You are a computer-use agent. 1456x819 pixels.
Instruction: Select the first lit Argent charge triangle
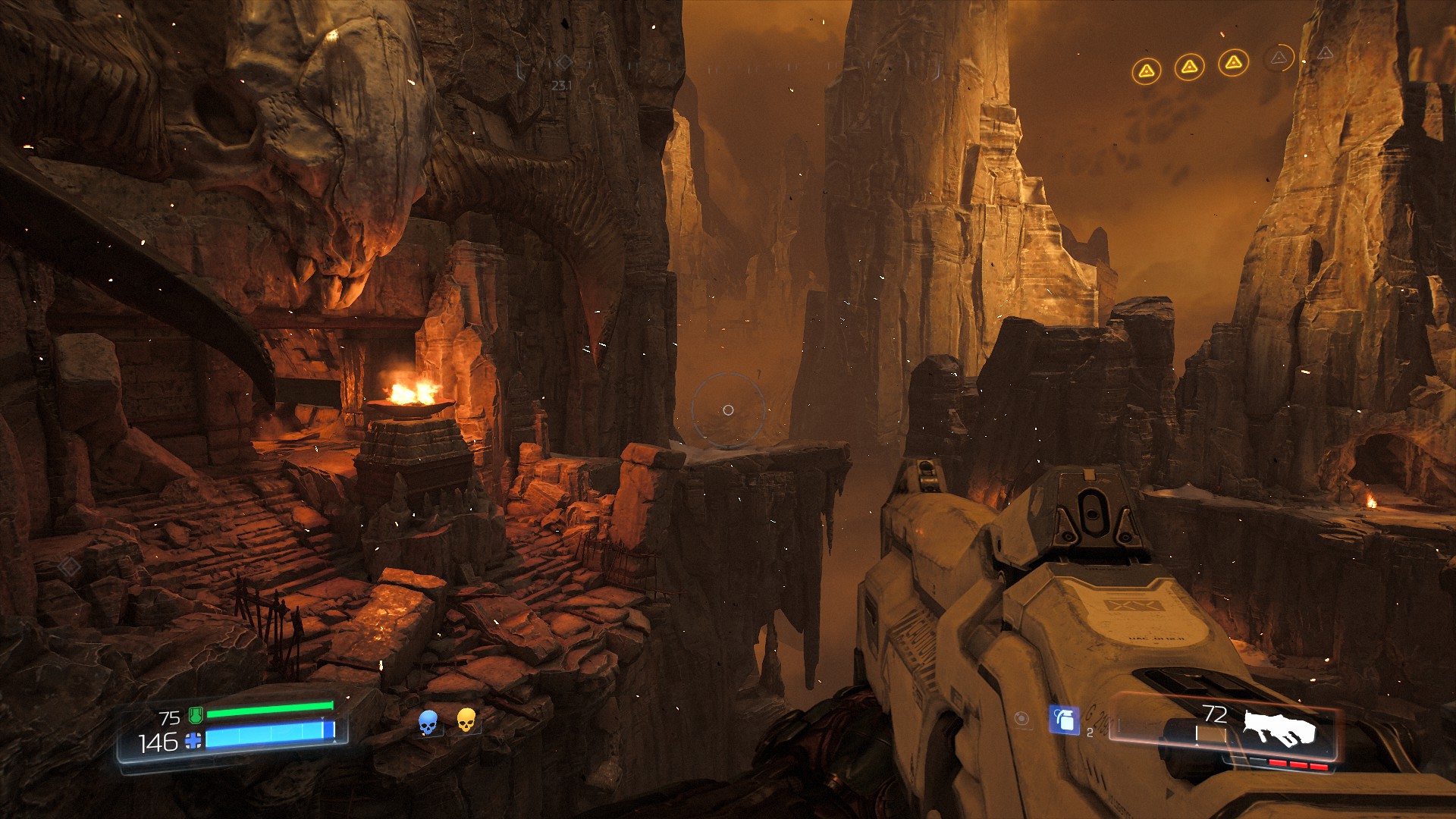pos(1147,70)
